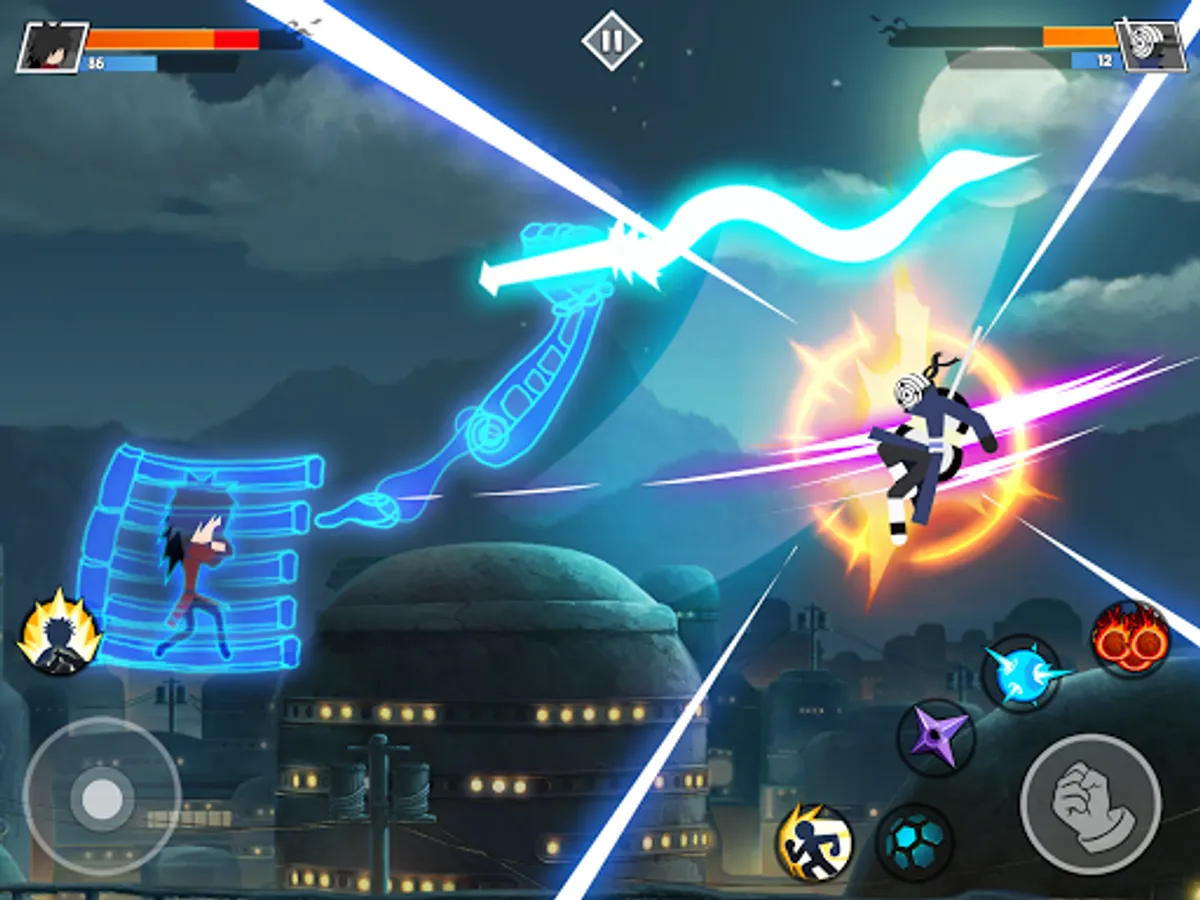Use the blue spiked energy ball skill
The image size is (1200, 900).
point(1020,673)
